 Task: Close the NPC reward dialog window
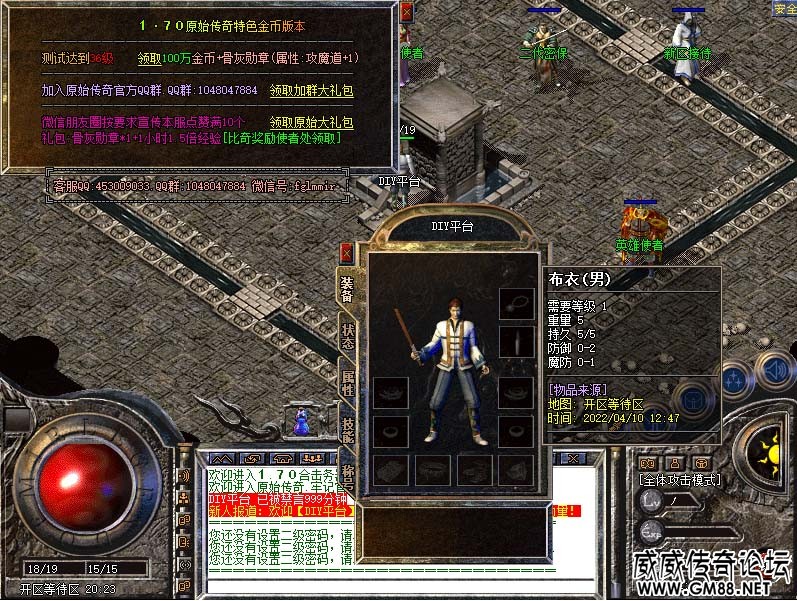[406, 13]
